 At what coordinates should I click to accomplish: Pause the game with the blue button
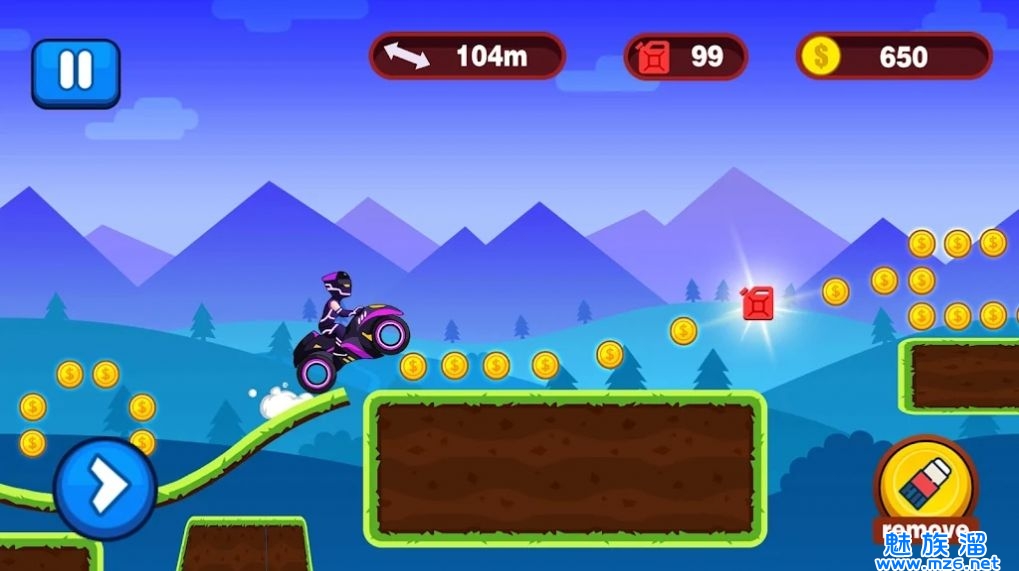click(75, 72)
